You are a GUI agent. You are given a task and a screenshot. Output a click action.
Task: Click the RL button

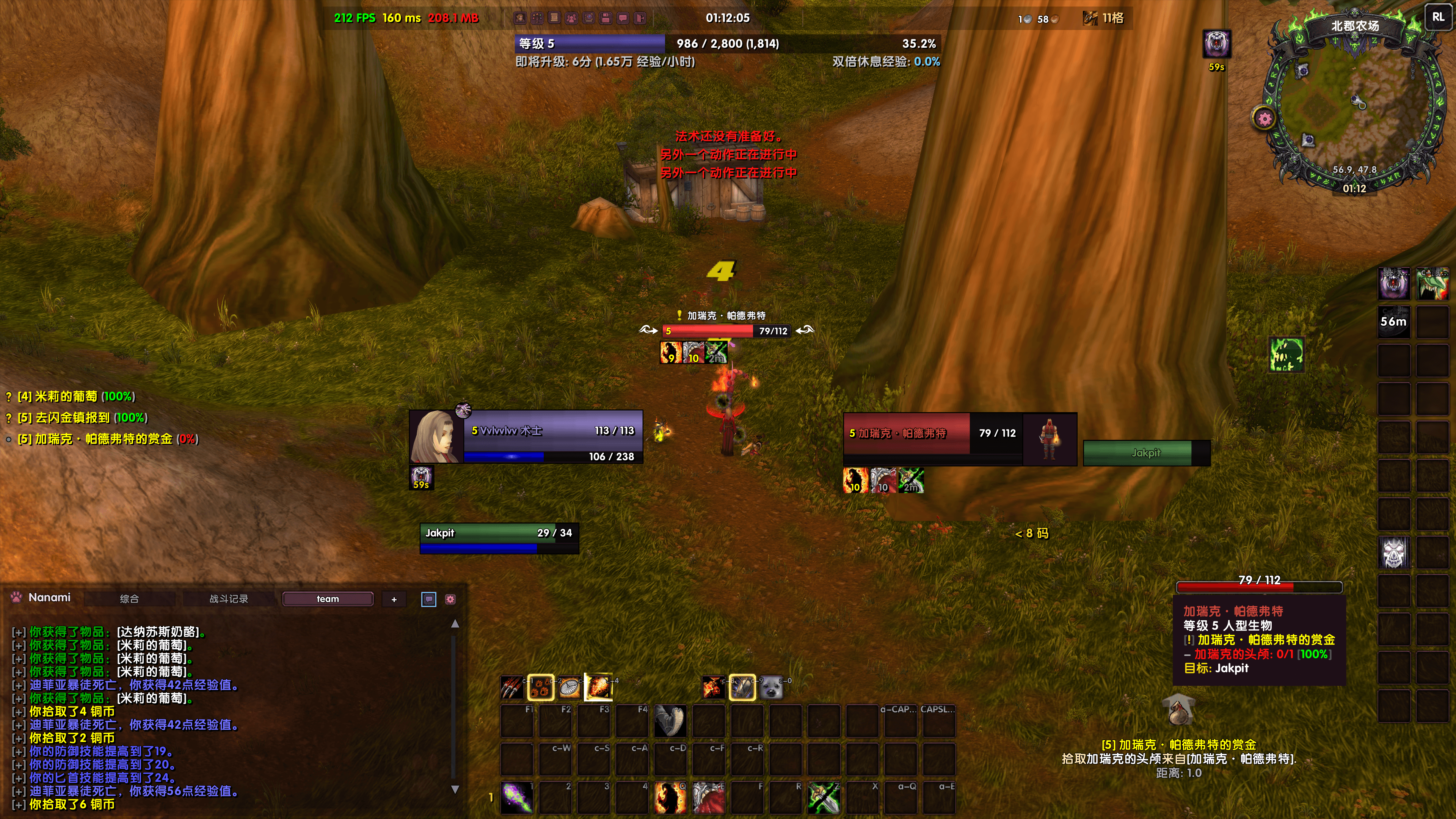(x=1438, y=17)
